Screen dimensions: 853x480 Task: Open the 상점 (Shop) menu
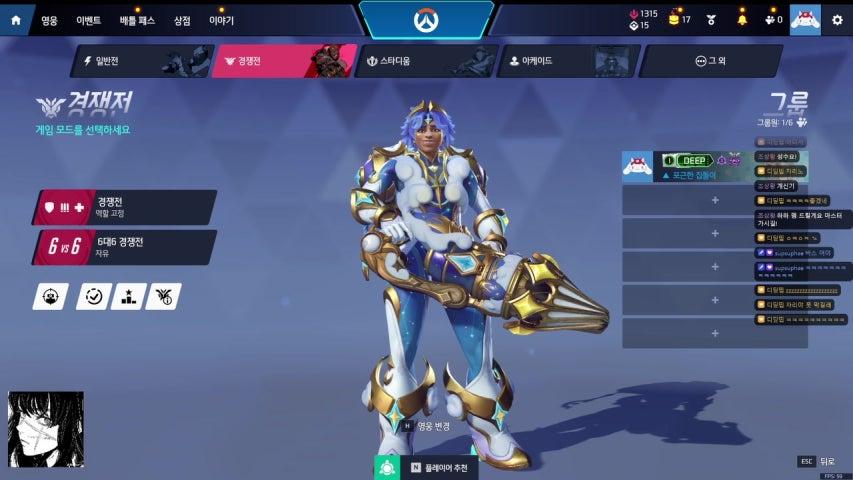182,20
